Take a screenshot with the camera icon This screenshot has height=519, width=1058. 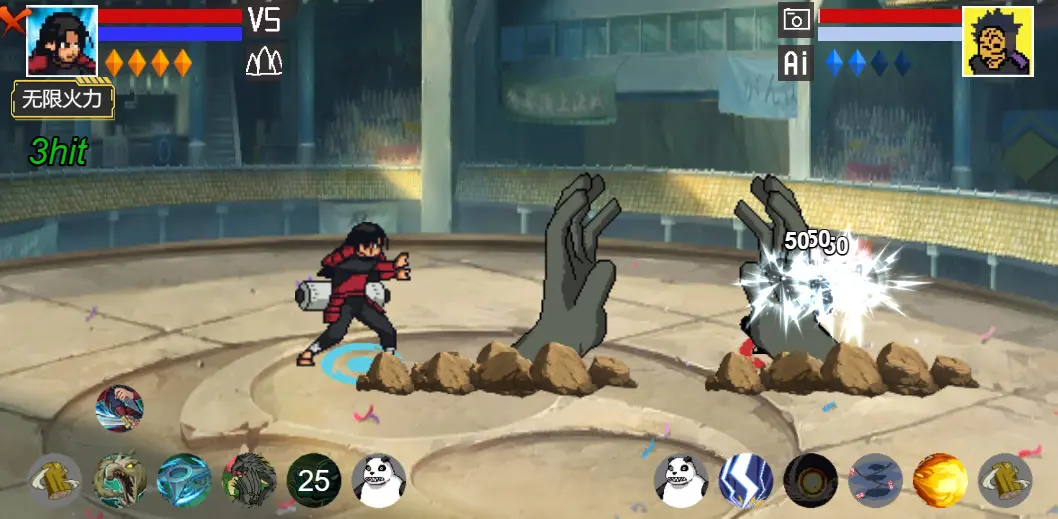pyautogui.click(x=796, y=20)
